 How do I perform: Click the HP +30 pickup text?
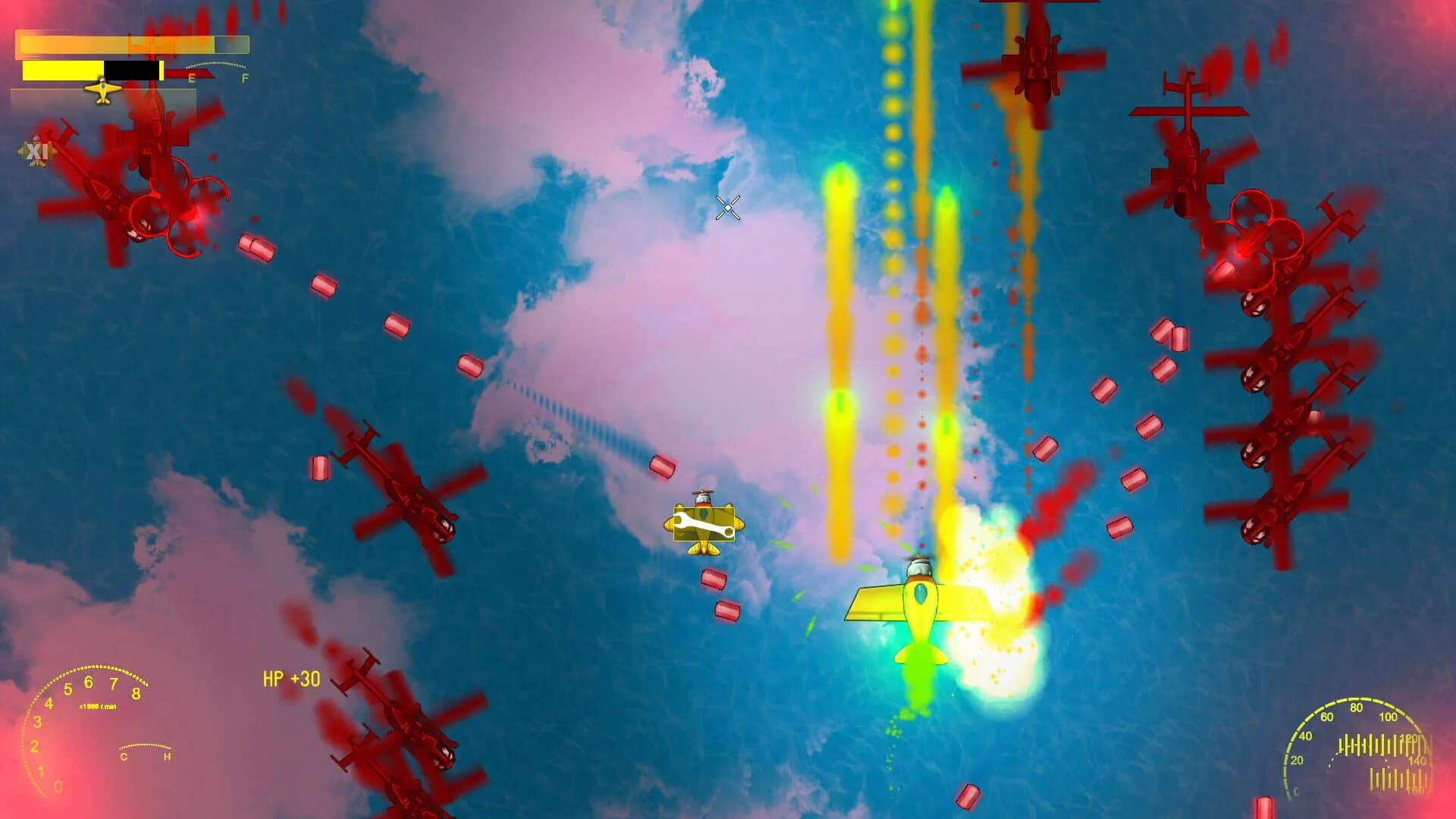291,678
